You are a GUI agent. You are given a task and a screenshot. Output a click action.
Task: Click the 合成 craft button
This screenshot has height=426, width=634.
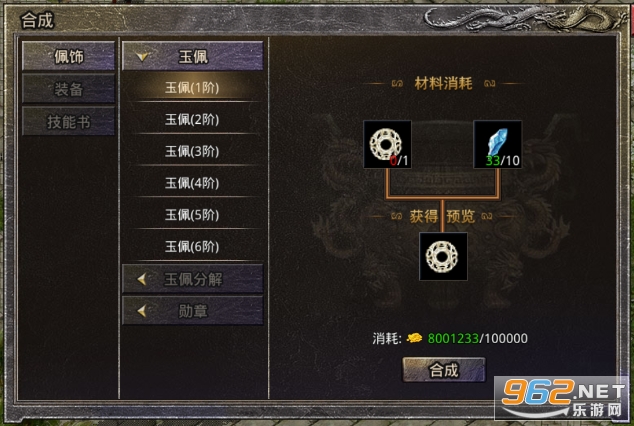pyautogui.click(x=443, y=370)
